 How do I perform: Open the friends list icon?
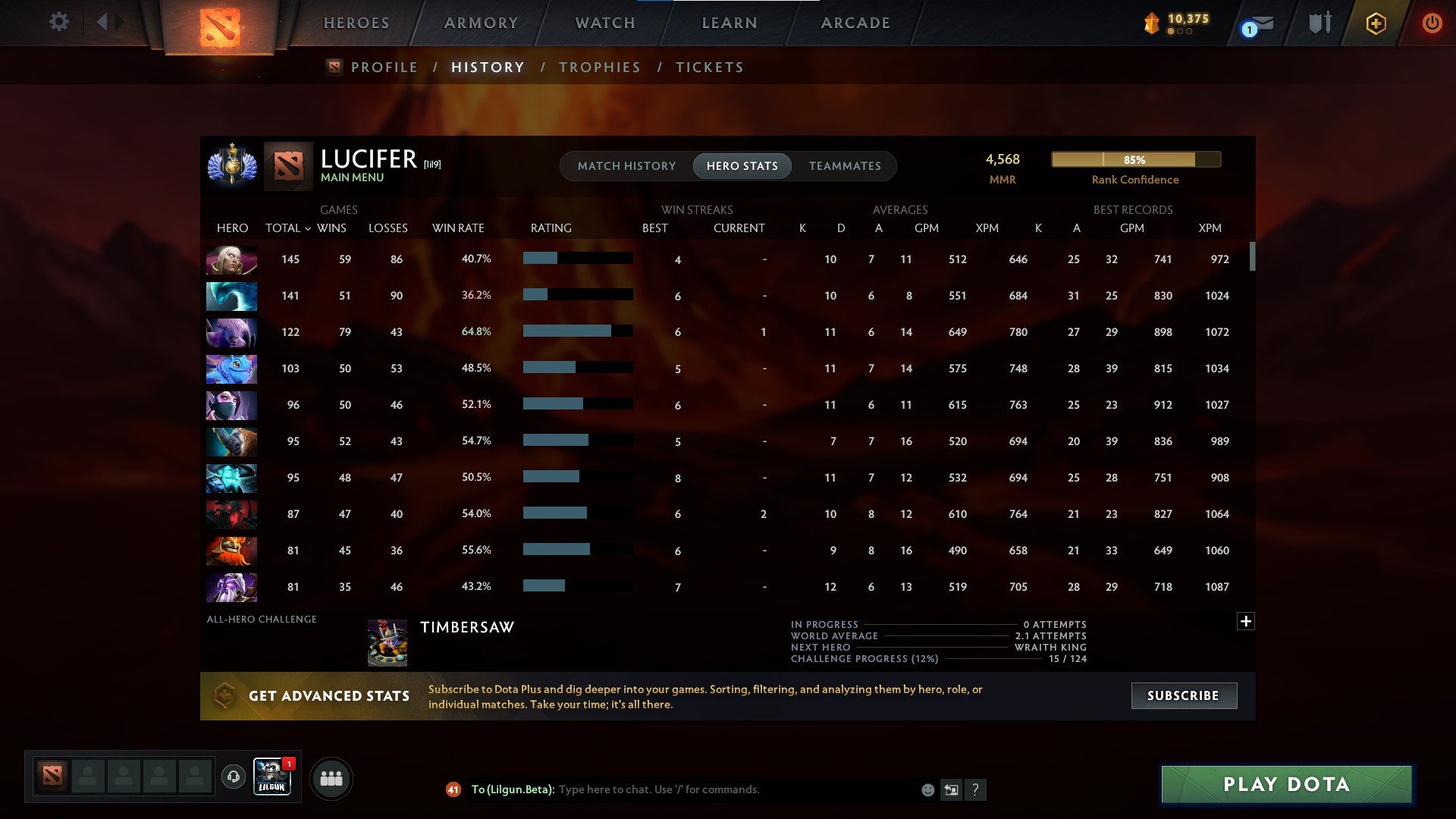331,777
